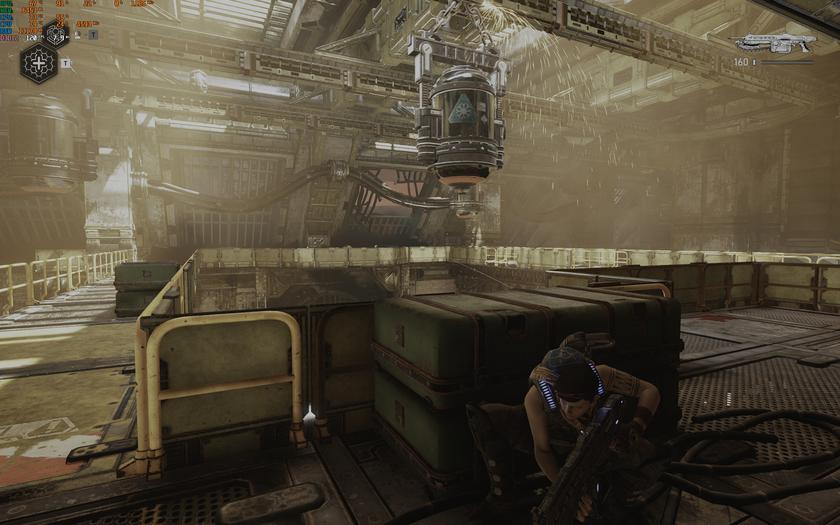Select the Lancer rifle weapon icon

[774, 43]
